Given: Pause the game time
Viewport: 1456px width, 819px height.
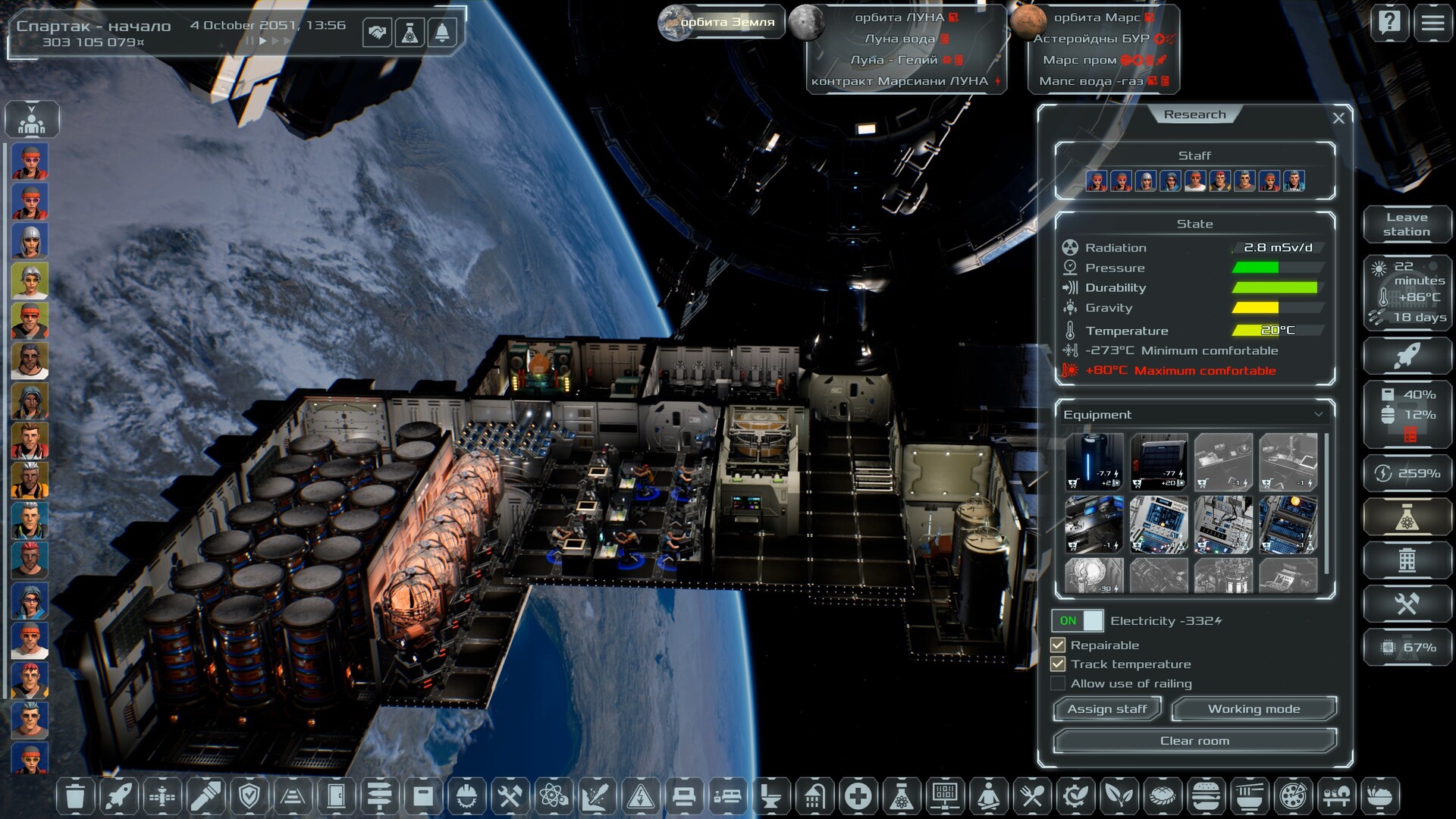Looking at the screenshot, I should tap(248, 41).
